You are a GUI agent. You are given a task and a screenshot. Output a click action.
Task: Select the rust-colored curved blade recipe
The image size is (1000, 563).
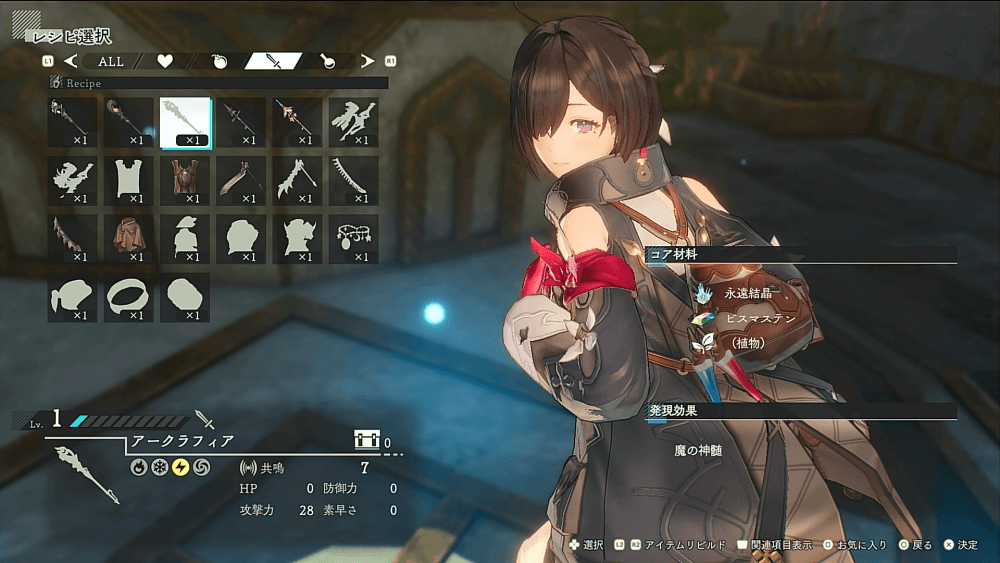click(x=241, y=180)
